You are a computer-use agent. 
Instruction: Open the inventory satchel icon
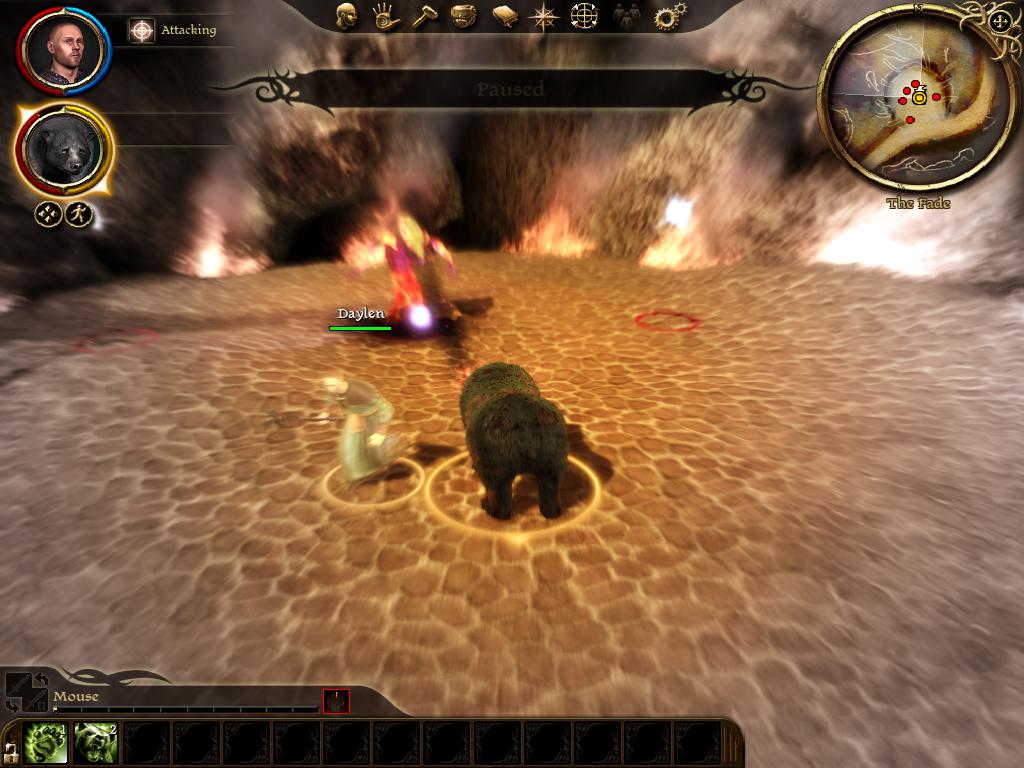pos(464,16)
